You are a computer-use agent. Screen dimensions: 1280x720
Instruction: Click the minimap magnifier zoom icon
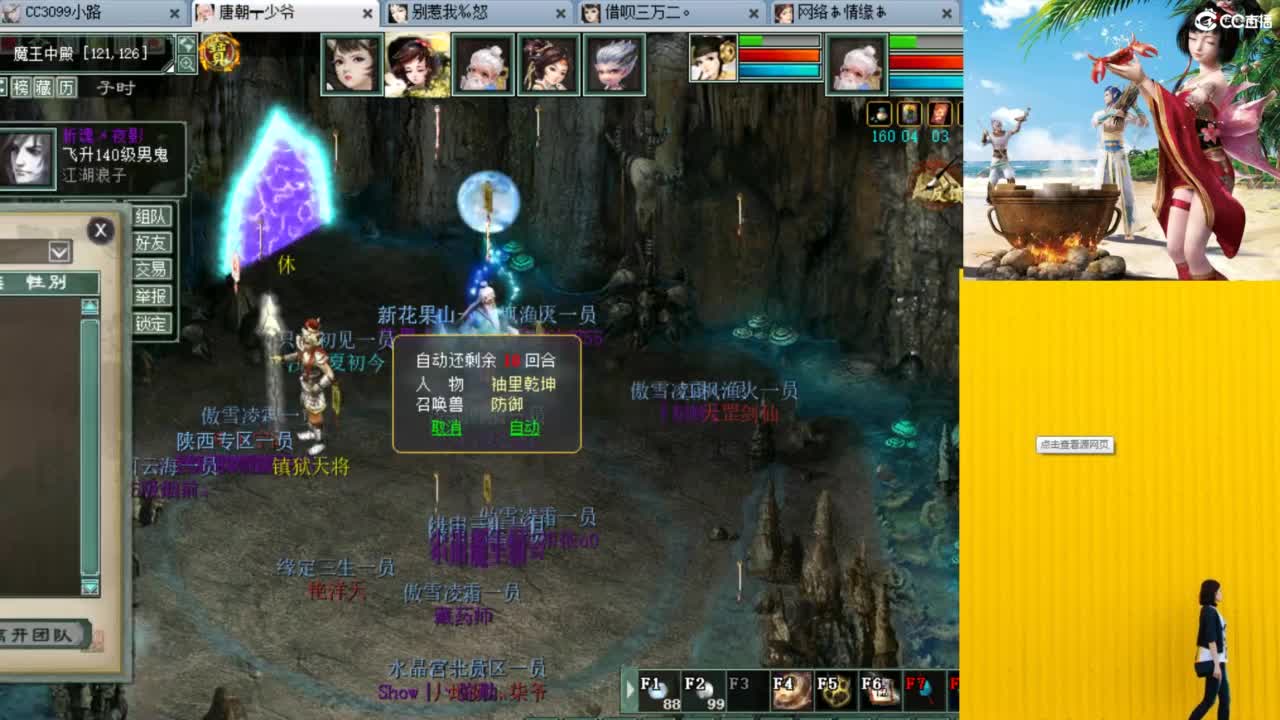coord(187,62)
